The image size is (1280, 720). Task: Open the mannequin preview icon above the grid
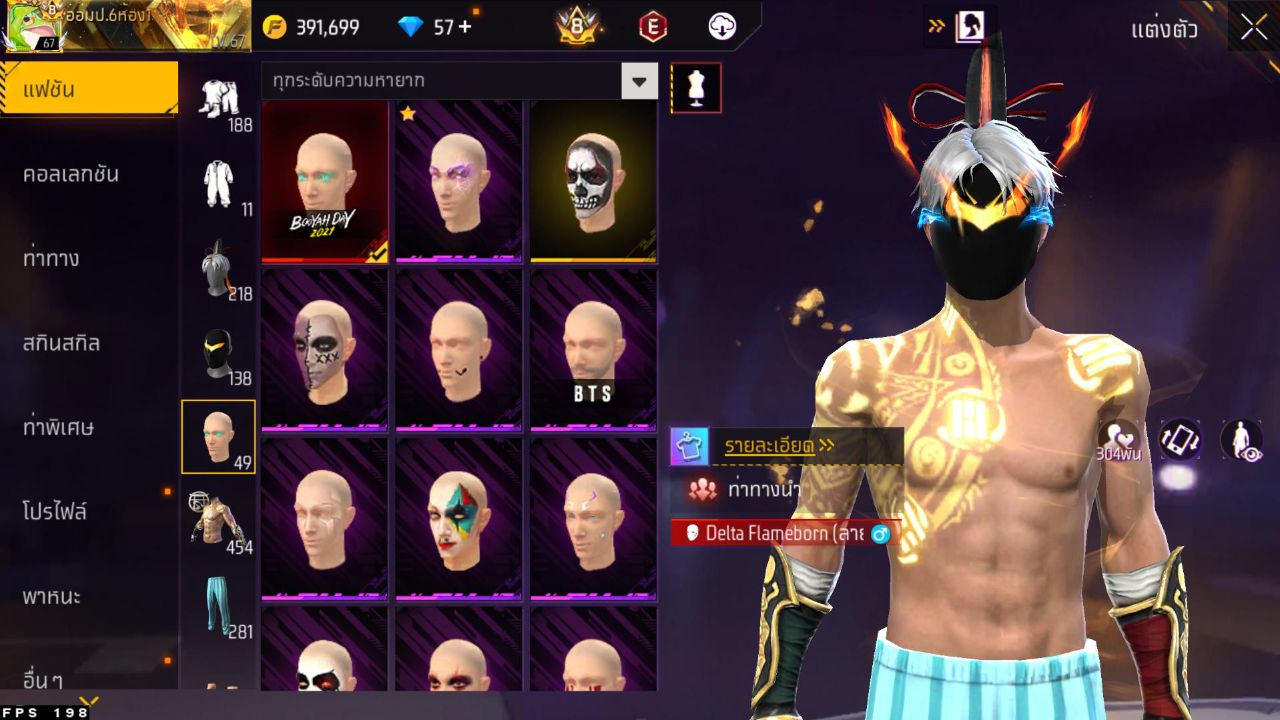(x=696, y=87)
